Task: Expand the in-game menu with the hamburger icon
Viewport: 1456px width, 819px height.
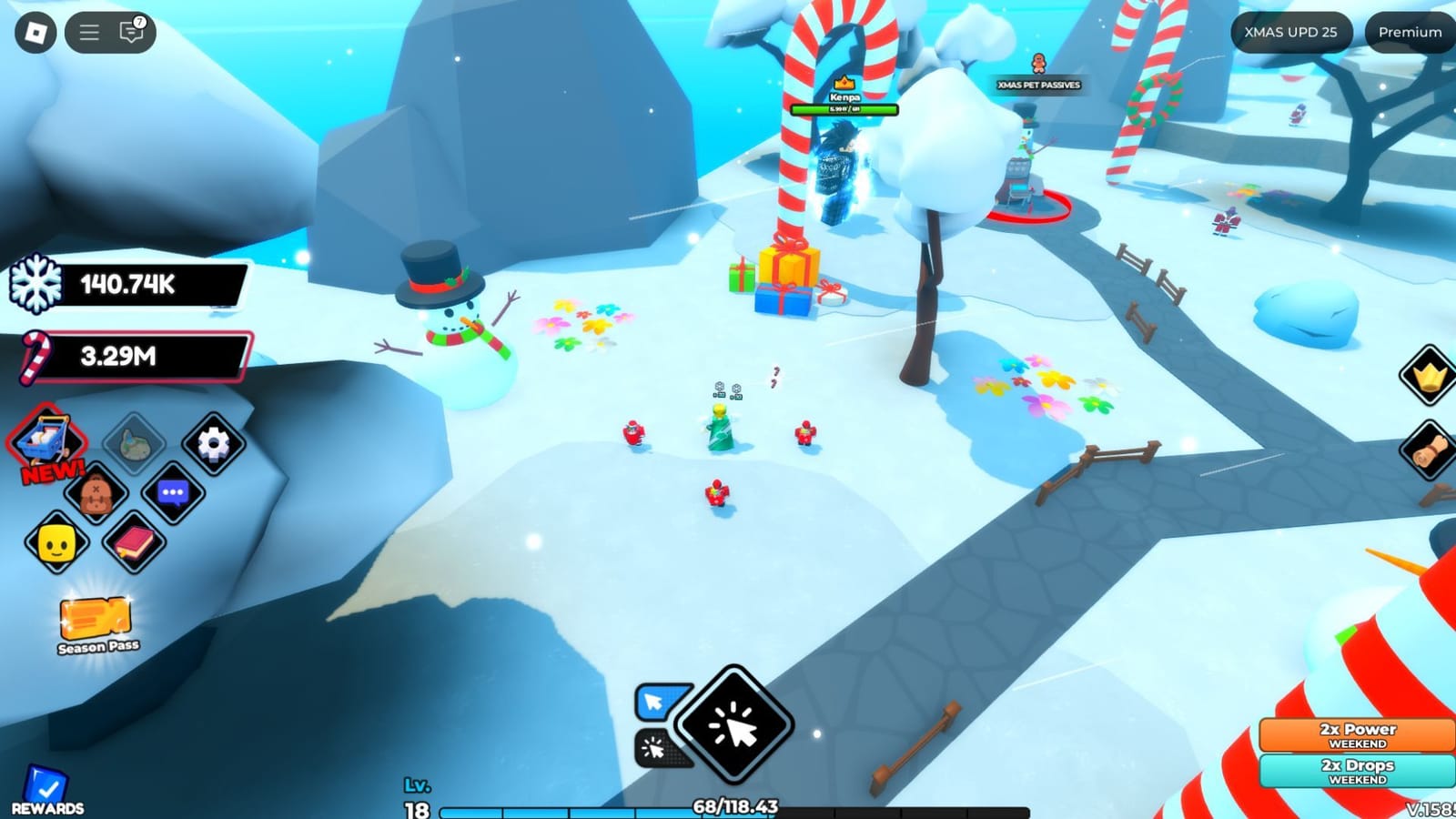Action: (88, 31)
